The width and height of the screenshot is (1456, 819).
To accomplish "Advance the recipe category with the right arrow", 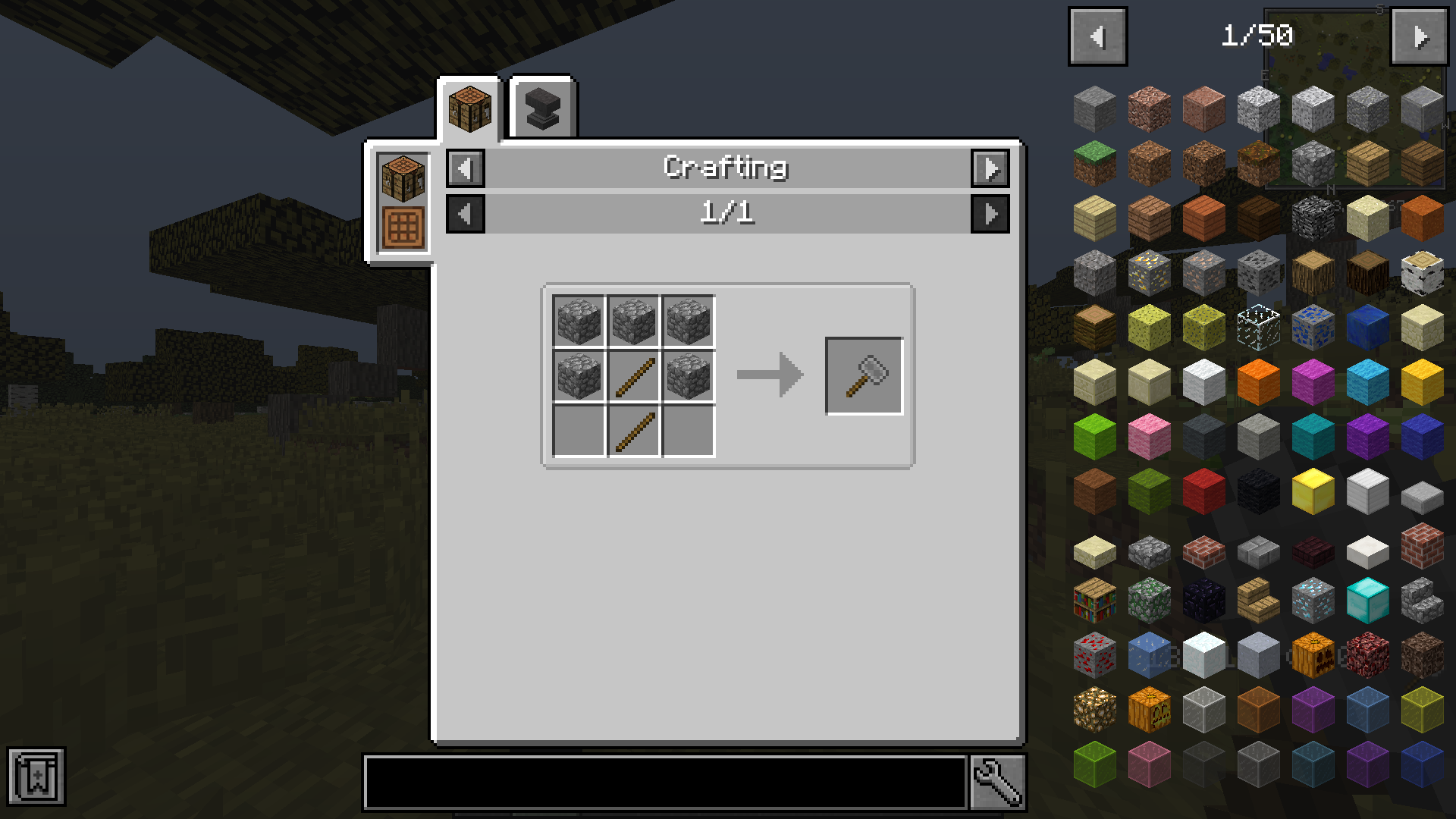I will coord(990,168).
